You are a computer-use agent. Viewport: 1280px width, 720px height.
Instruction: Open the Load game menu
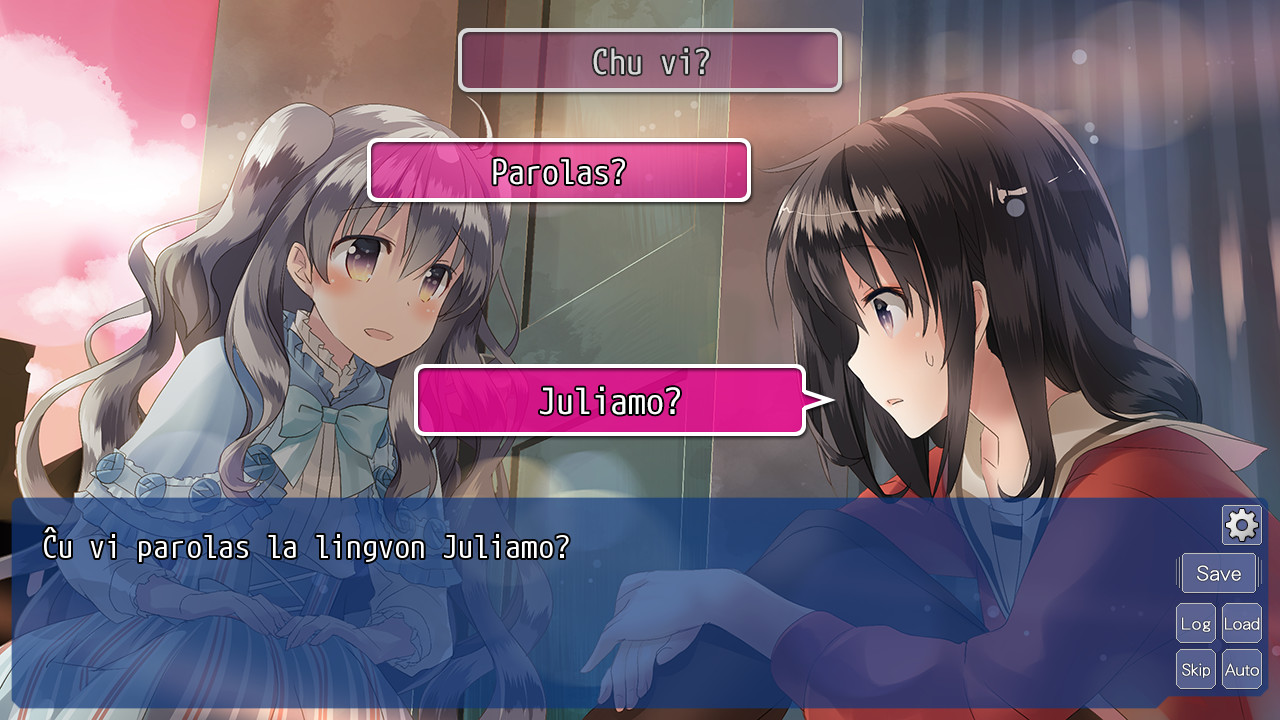1242,623
